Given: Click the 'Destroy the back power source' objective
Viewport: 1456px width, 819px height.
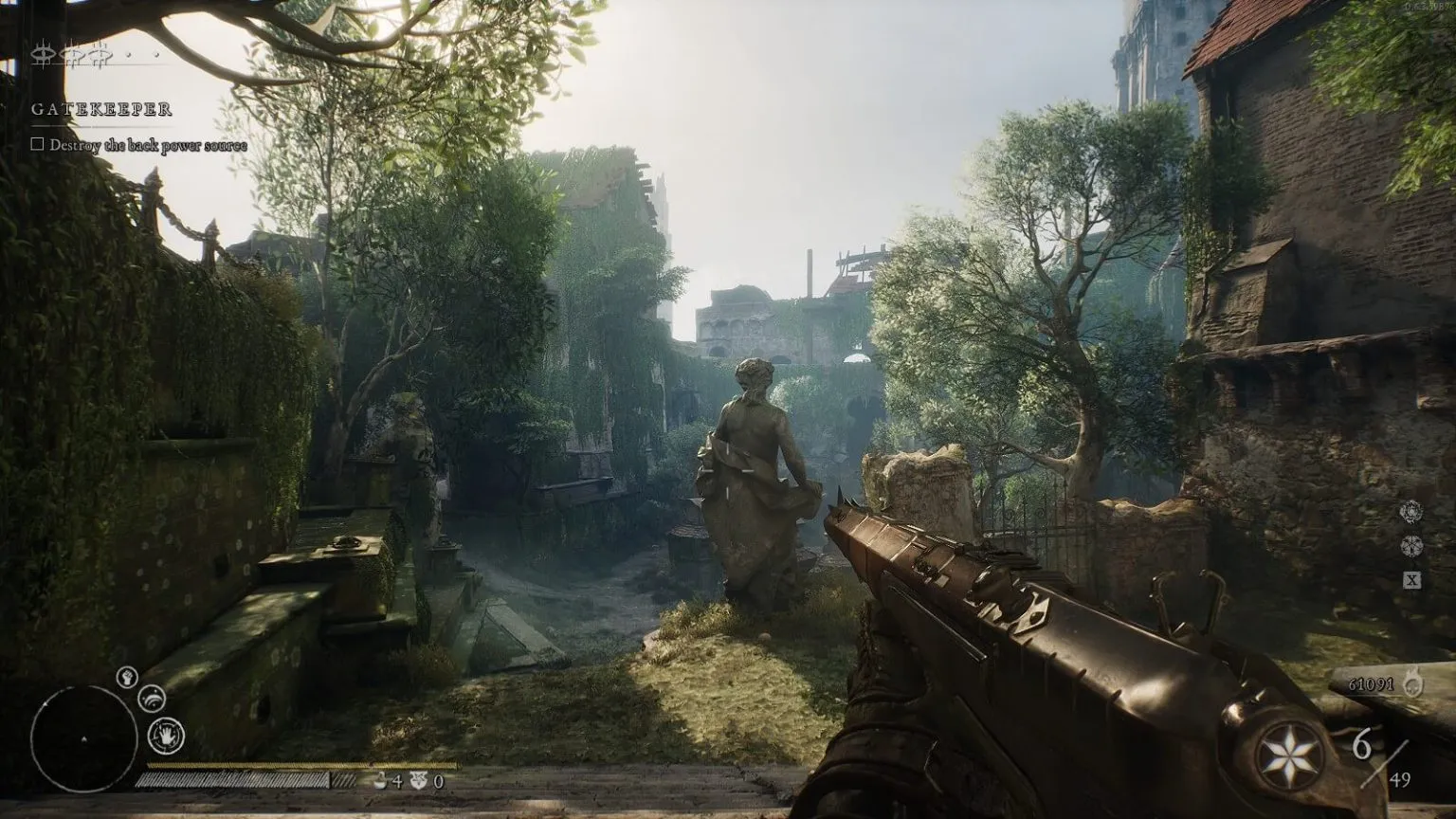Looking at the screenshot, I should coord(147,145).
